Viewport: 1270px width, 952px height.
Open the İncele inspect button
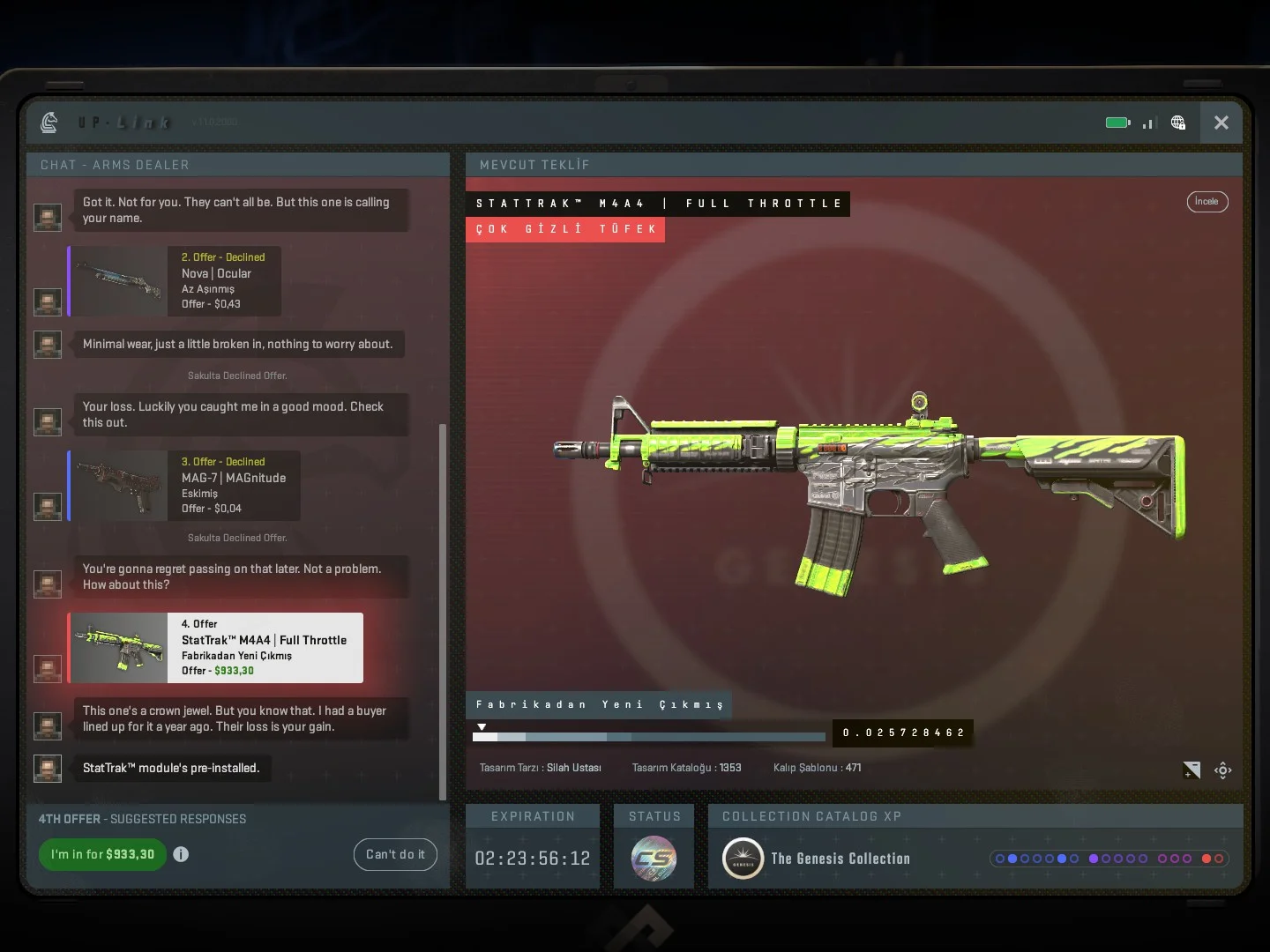(x=1206, y=202)
